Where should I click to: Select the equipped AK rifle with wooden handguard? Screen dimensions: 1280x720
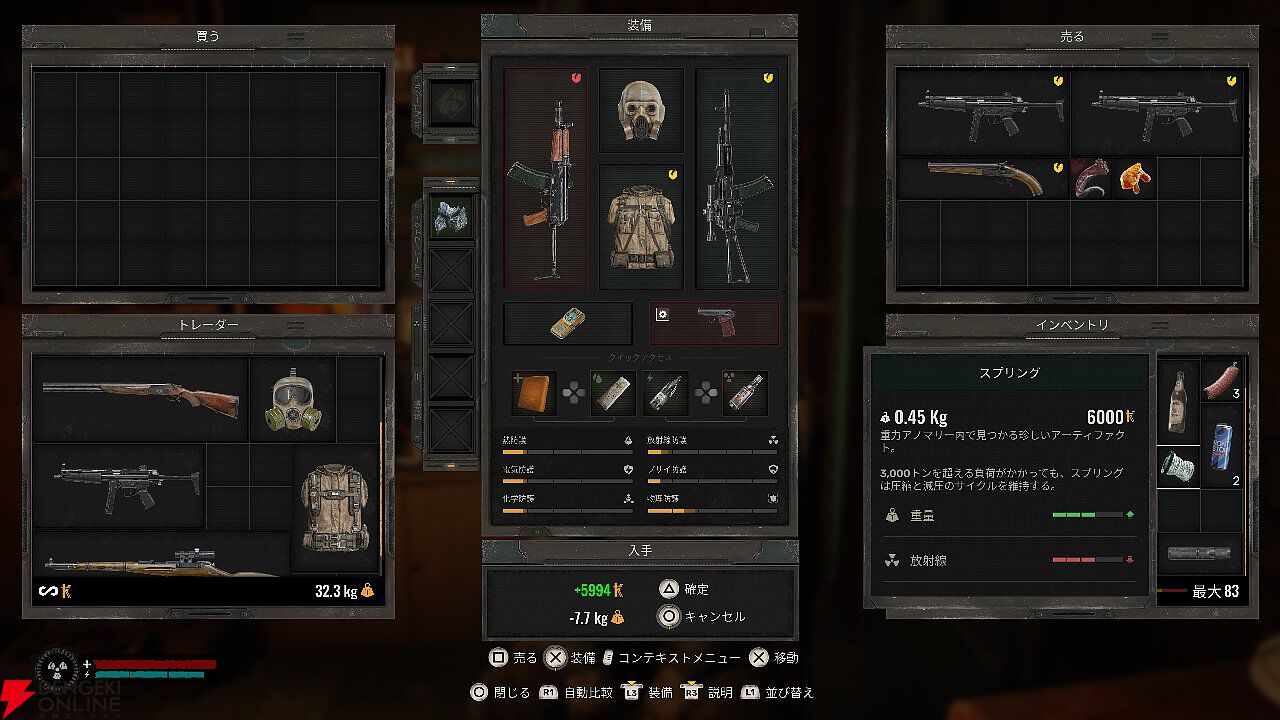(545, 180)
